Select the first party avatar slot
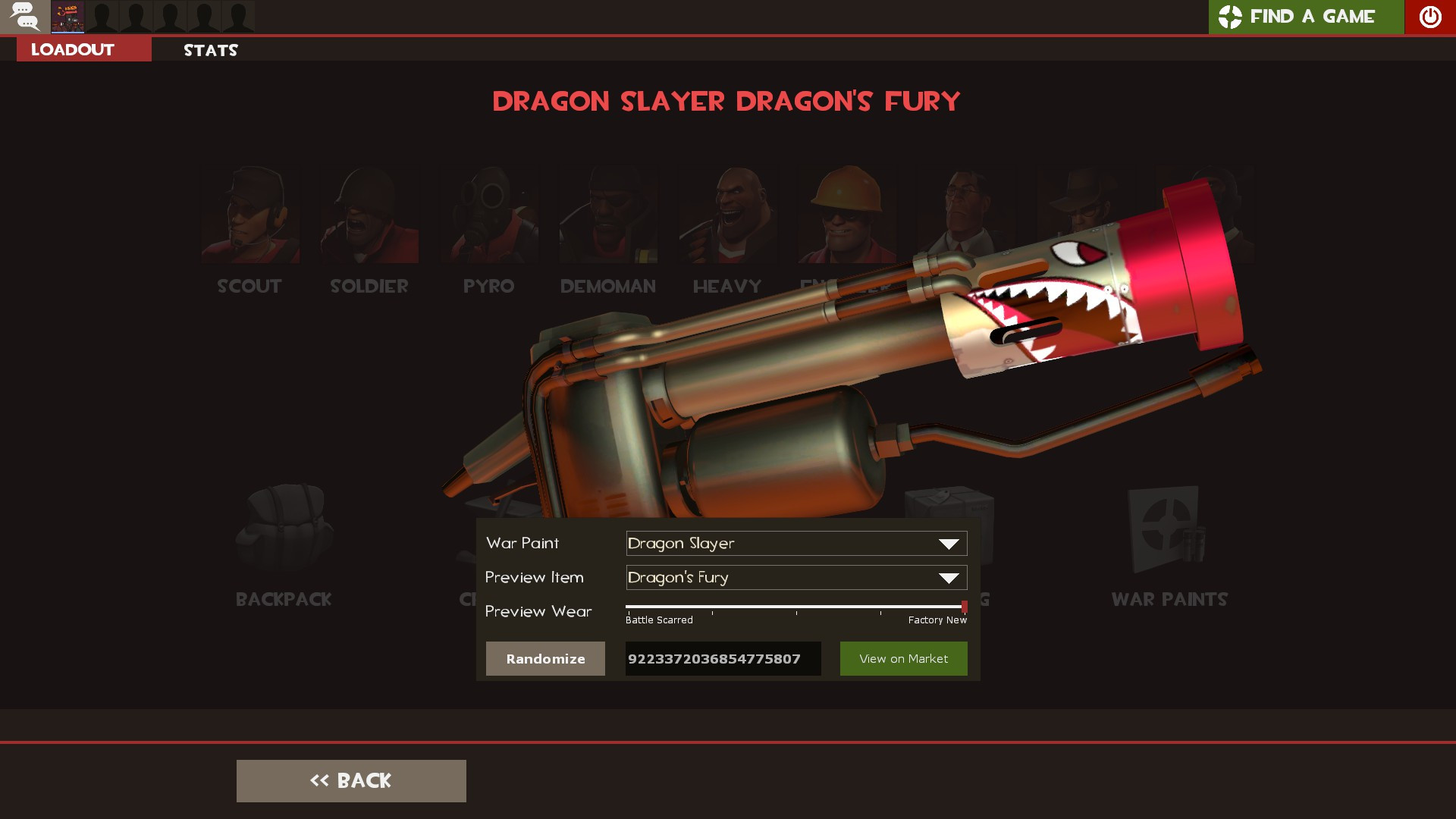This screenshot has height=819, width=1456. click(x=67, y=17)
